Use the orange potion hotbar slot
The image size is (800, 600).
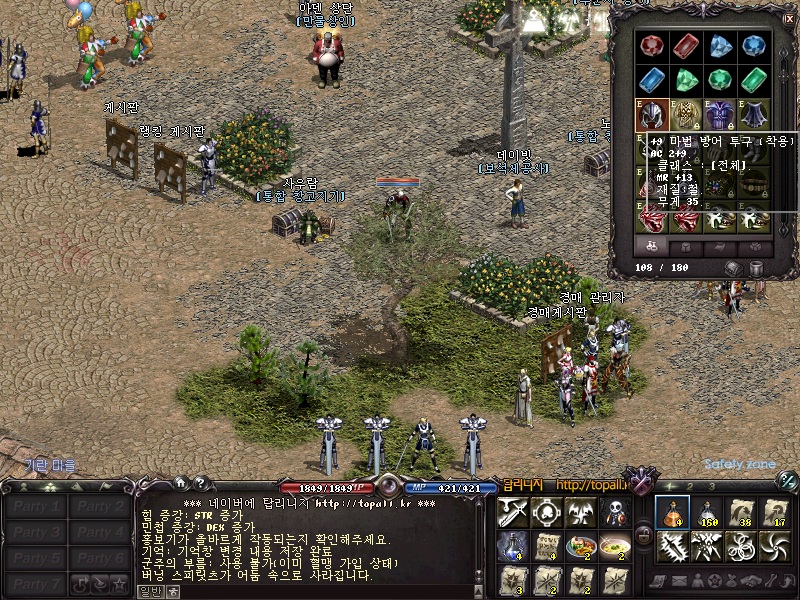[x=672, y=512]
